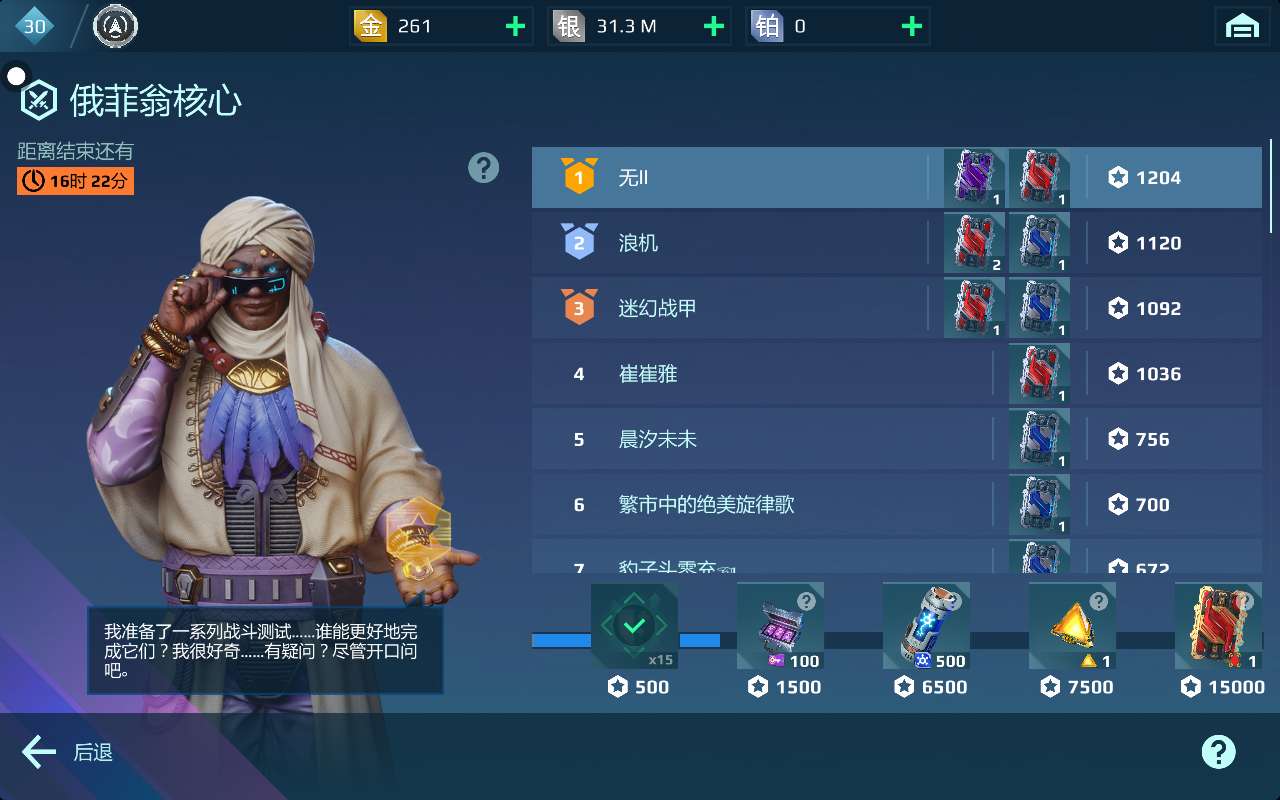View the 6500-point canister reward
The height and width of the screenshot is (800, 1280).
[926, 627]
